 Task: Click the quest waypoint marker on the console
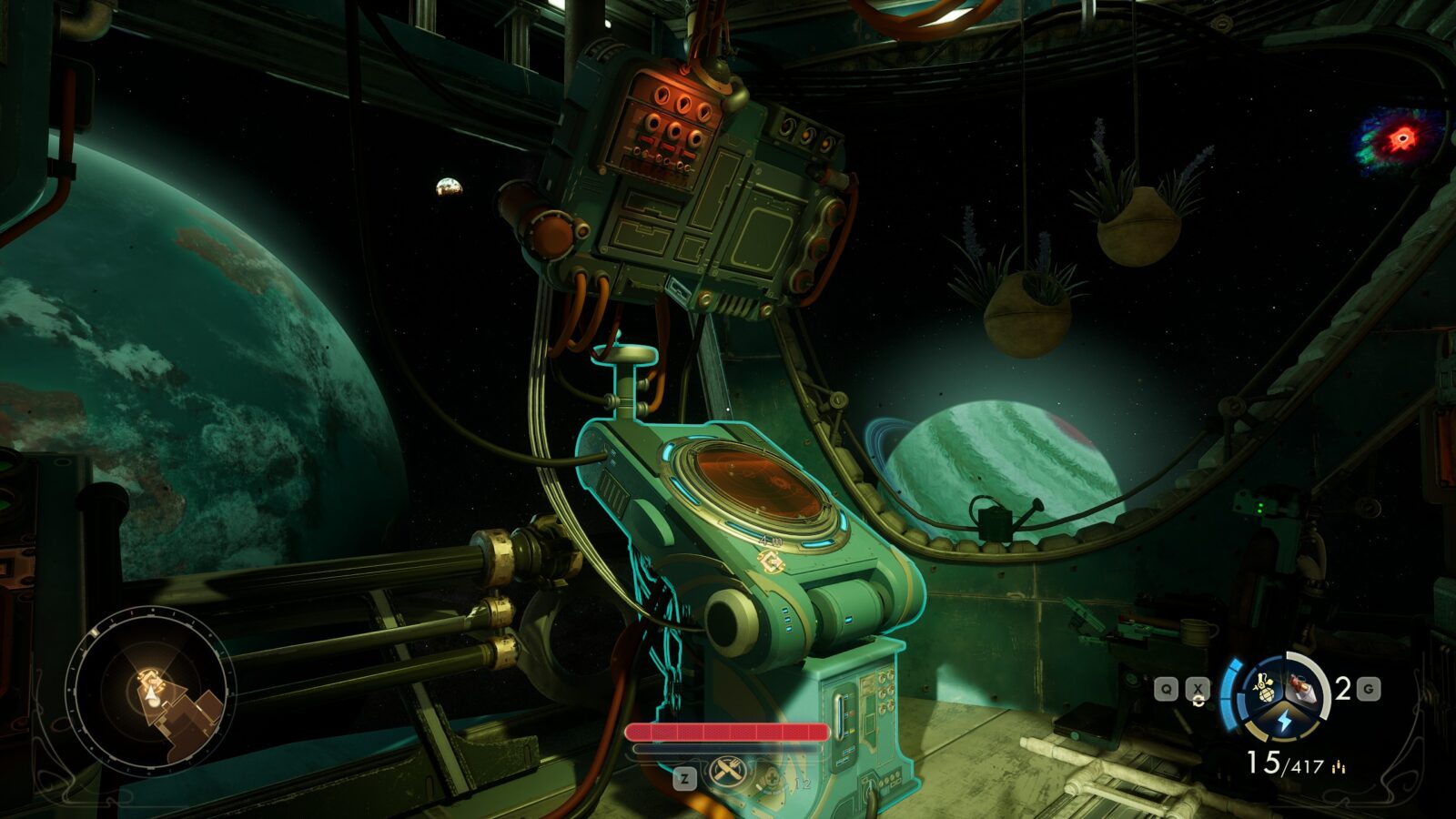pyautogui.click(x=771, y=562)
